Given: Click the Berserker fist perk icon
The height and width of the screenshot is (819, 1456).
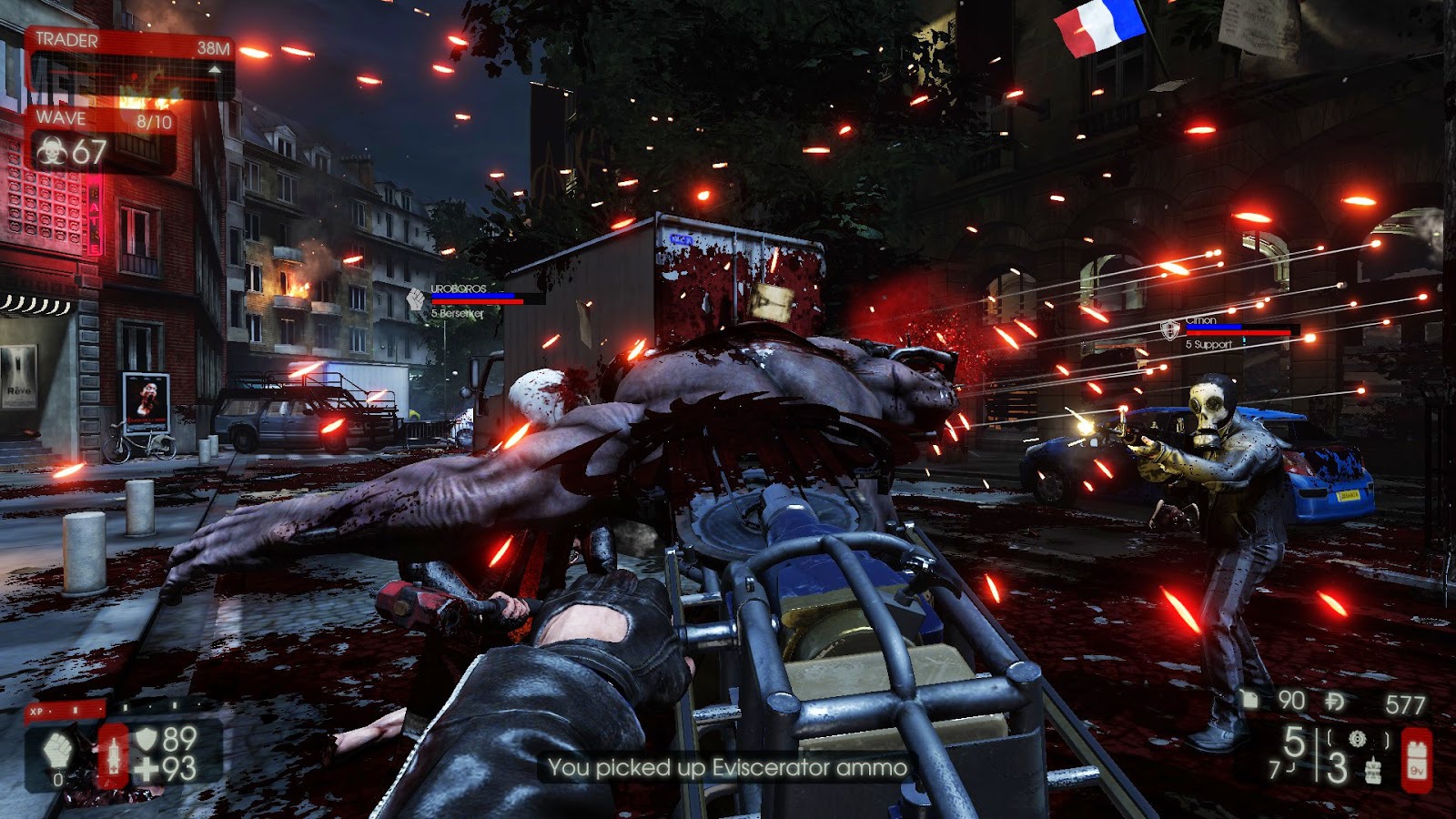Looking at the screenshot, I should pyautogui.click(x=58, y=752).
